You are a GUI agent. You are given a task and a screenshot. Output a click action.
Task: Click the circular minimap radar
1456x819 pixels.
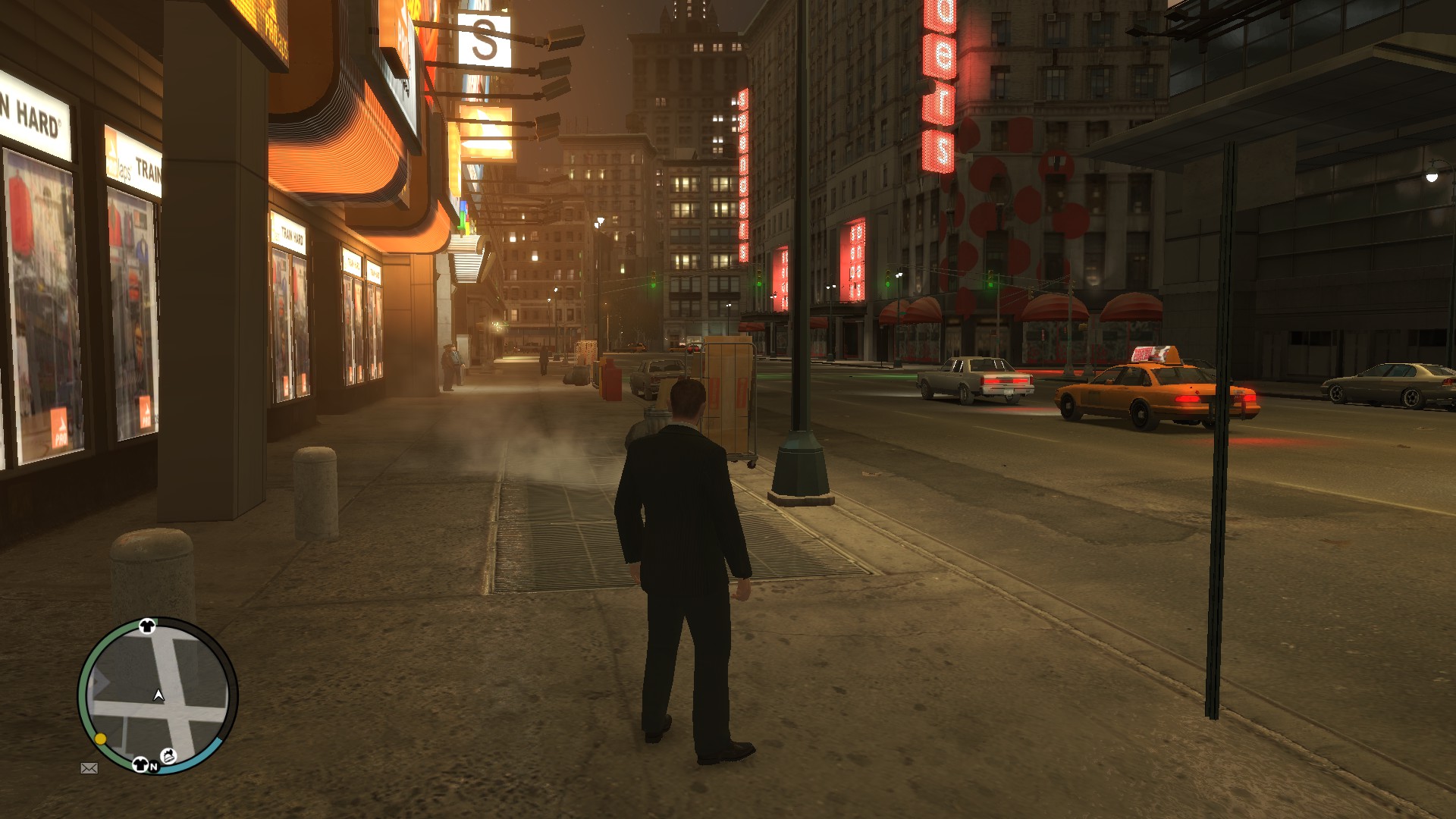pos(158,695)
